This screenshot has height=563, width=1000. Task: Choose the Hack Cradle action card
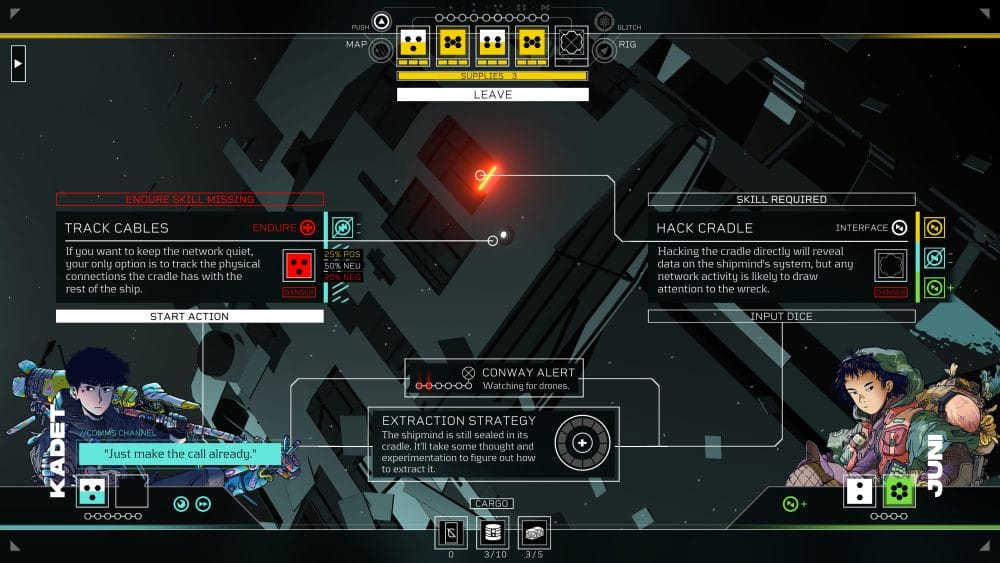760,255
